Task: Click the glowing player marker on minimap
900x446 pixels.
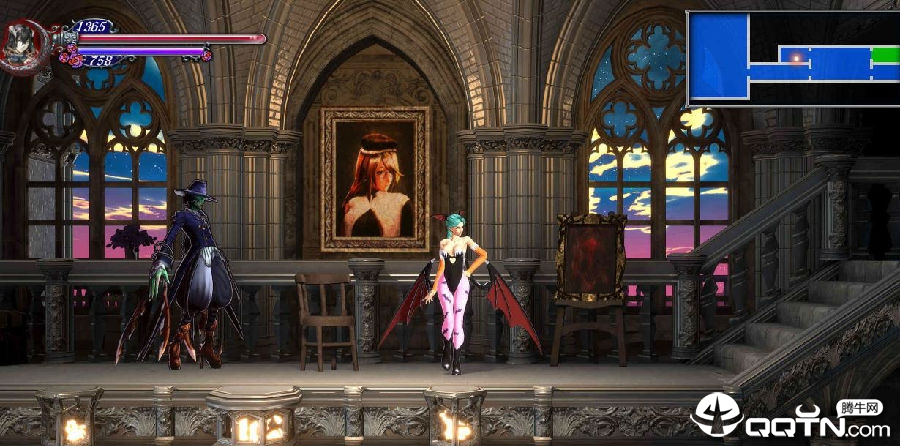Action: 797,58
